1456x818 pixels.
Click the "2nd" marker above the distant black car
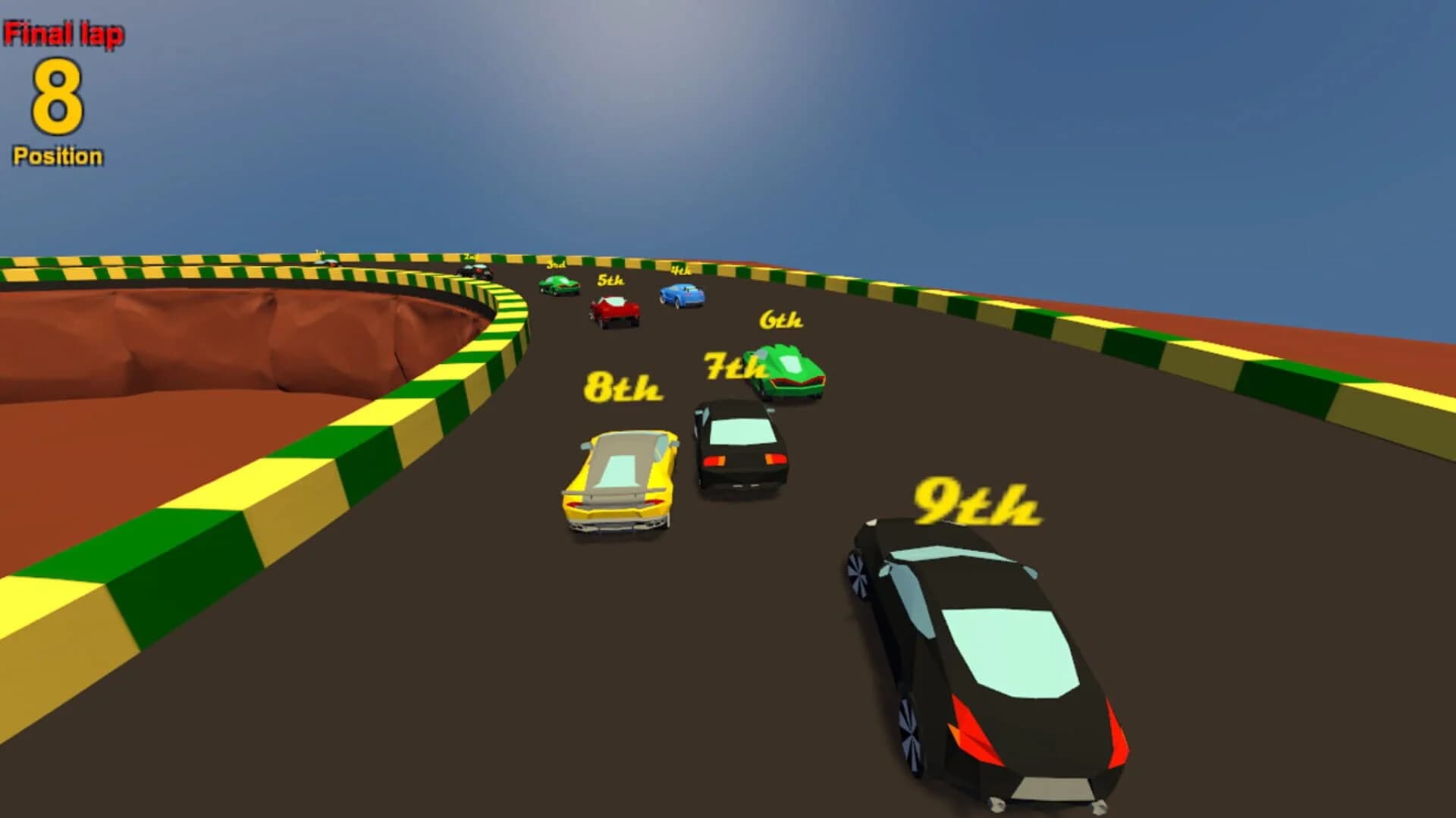tap(471, 256)
